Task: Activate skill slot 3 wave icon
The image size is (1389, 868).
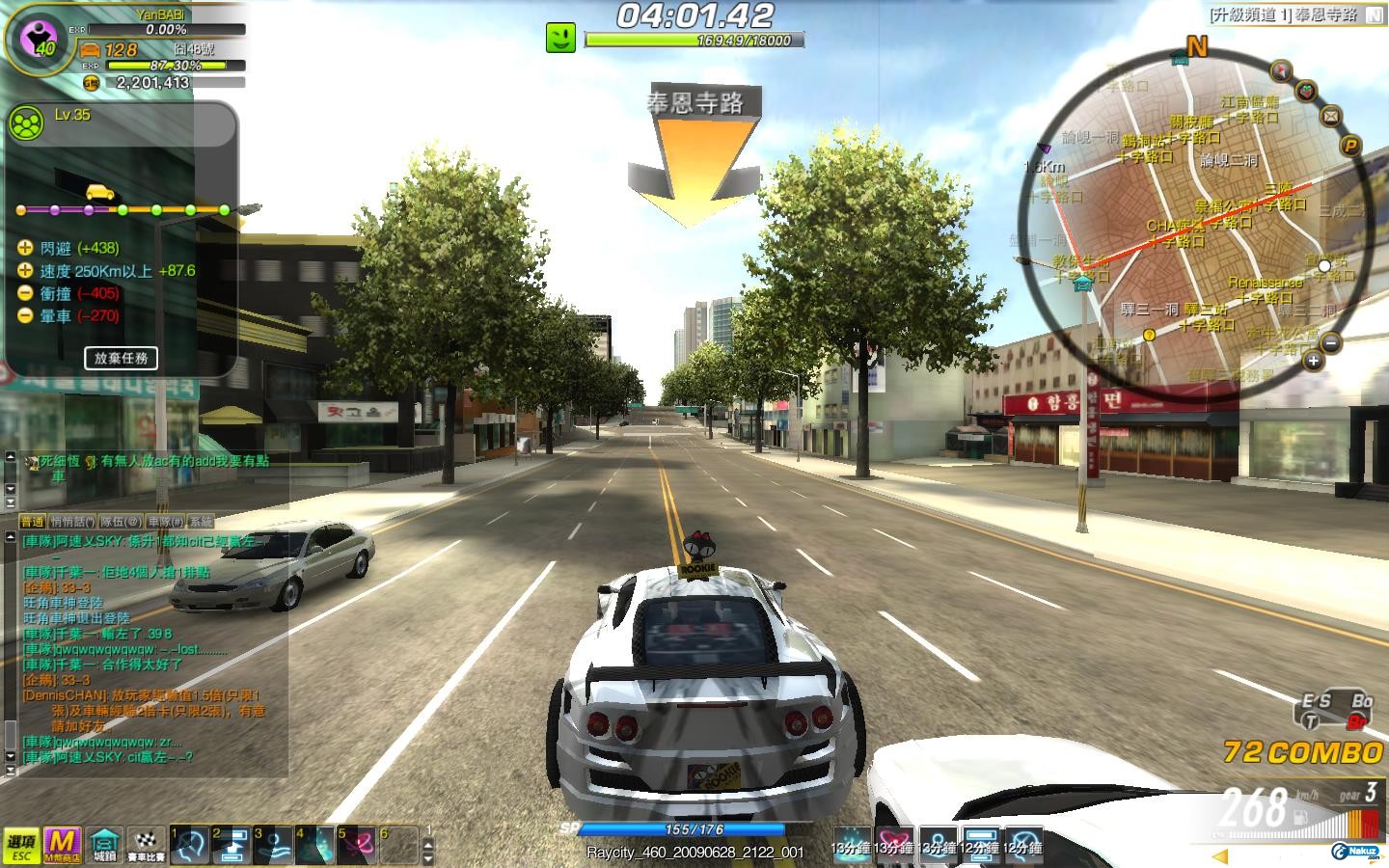Action: (x=273, y=846)
